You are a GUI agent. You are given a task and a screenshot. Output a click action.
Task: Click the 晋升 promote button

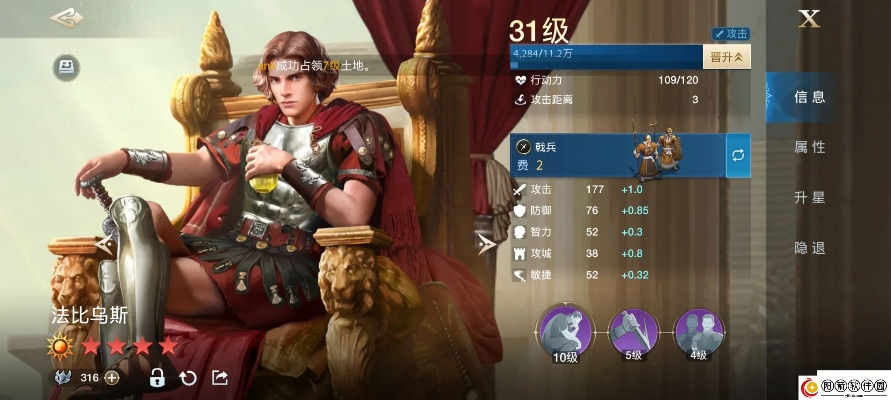(727, 57)
